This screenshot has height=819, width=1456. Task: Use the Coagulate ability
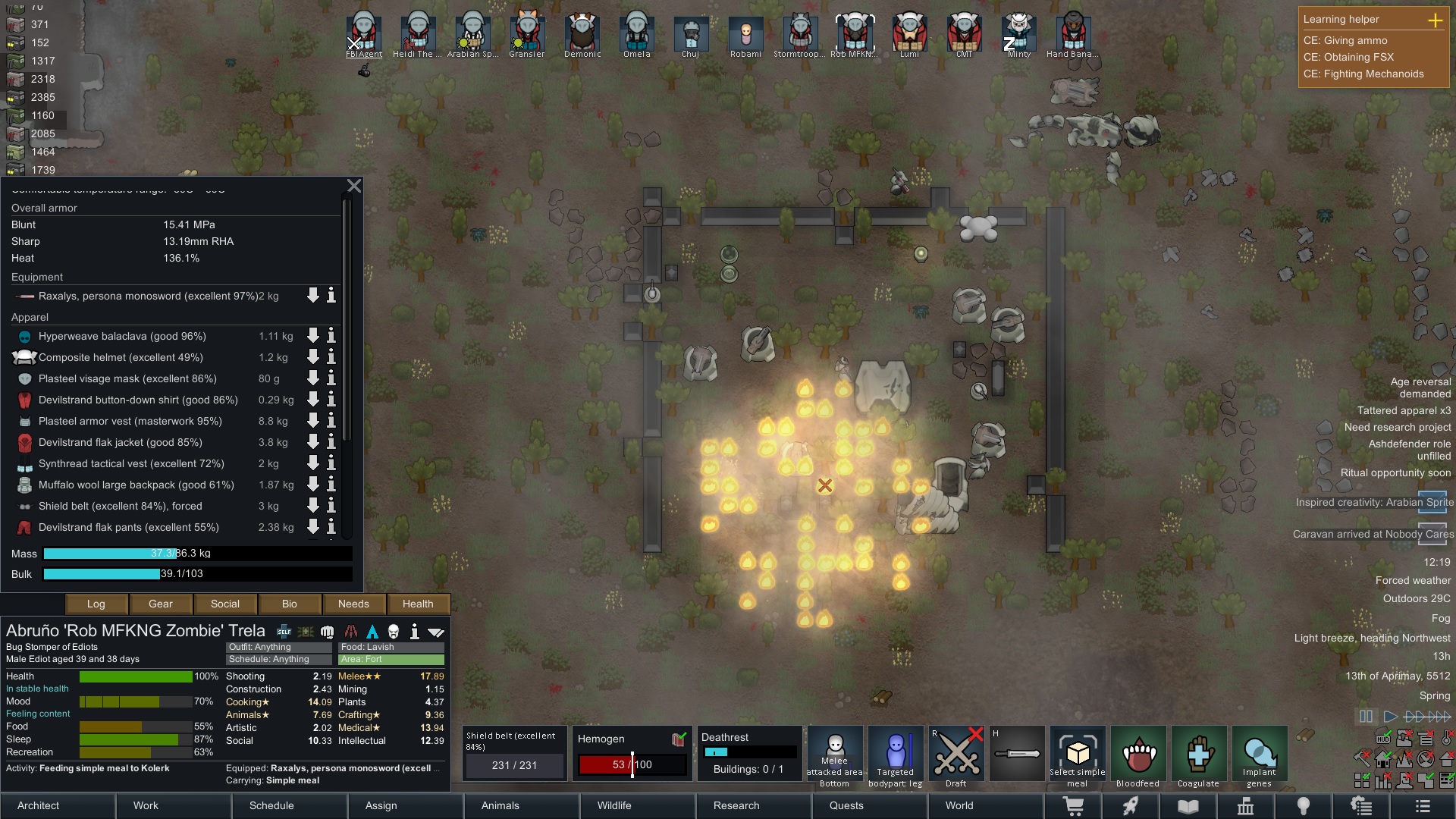(x=1198, y=756)
